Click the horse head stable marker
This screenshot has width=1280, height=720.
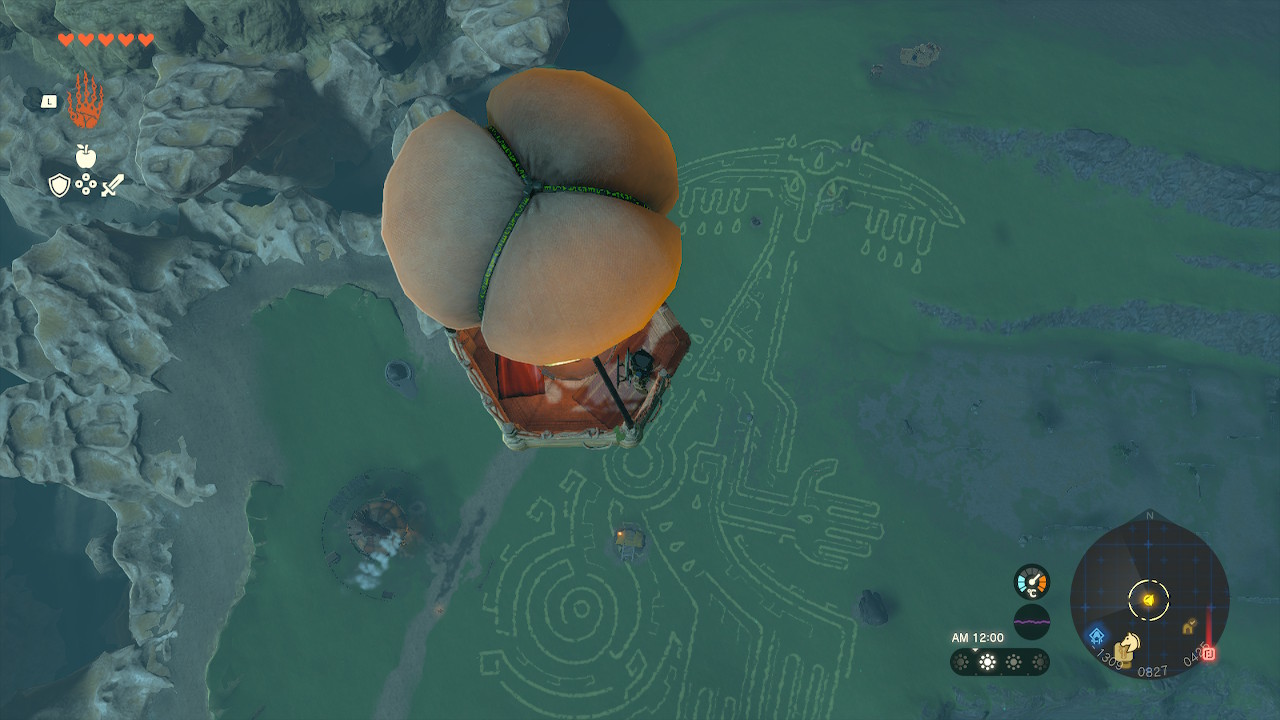click(x=1129, y=645)
